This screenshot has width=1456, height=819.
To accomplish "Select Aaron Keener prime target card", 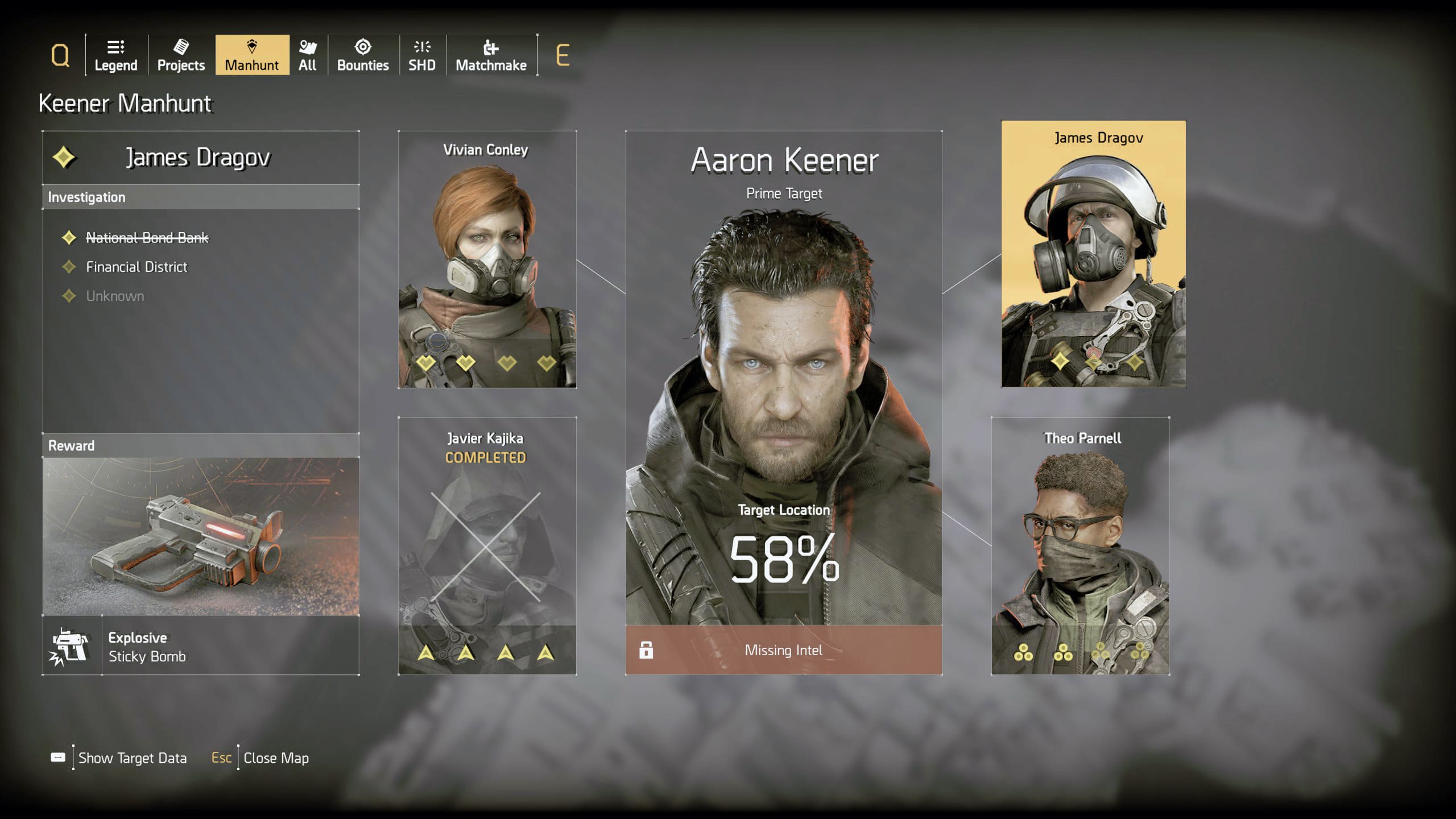I will click(784, 375).
